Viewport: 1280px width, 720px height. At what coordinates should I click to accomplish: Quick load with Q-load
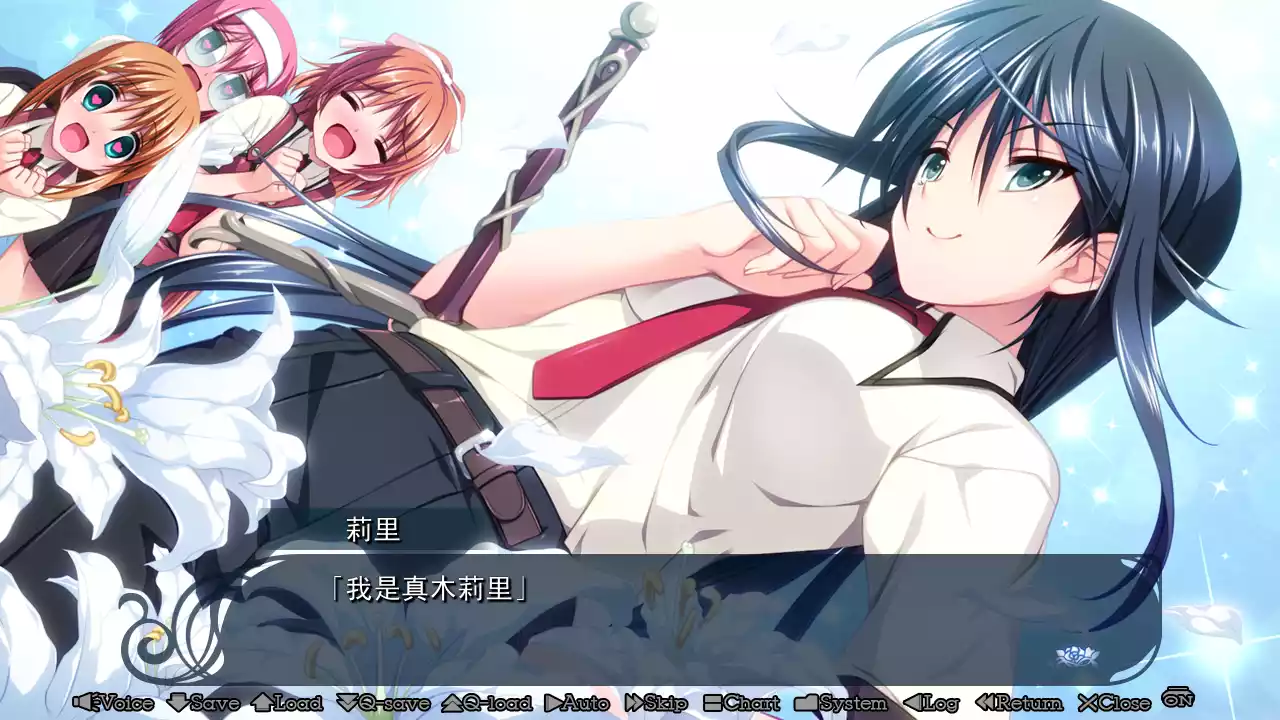487,703
